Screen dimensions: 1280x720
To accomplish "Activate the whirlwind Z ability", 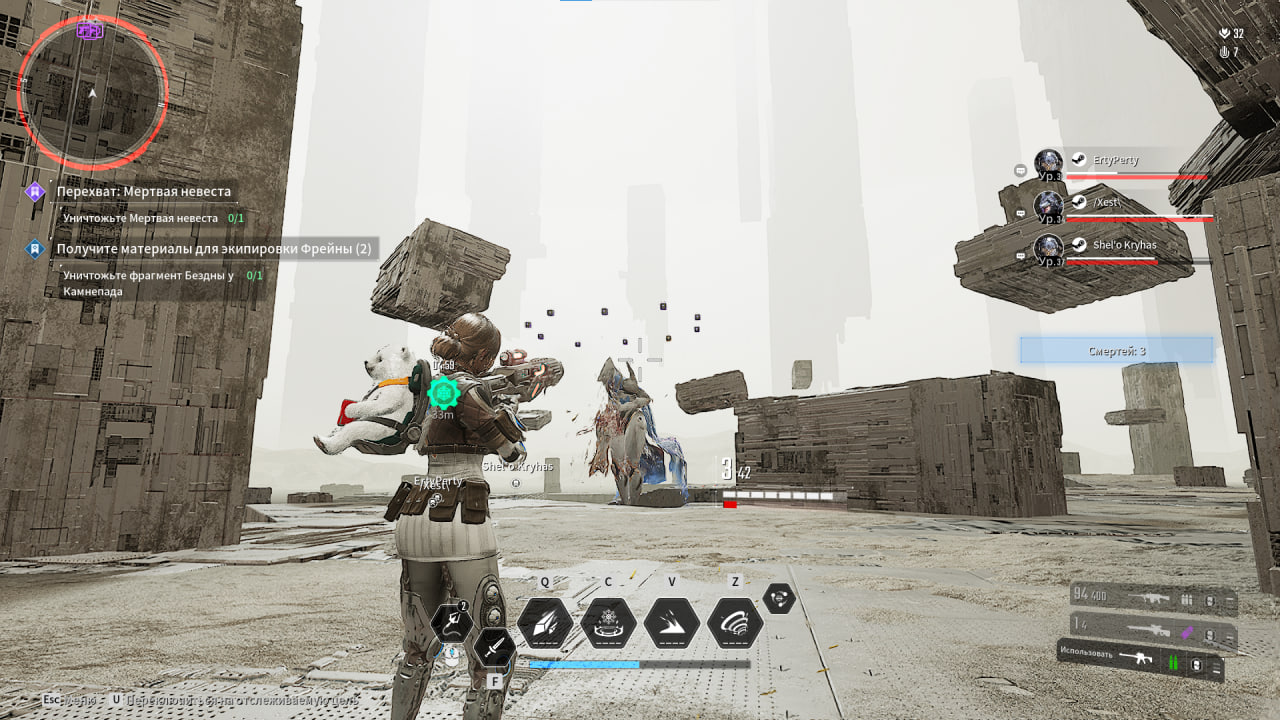I will (x=735, y=623).
